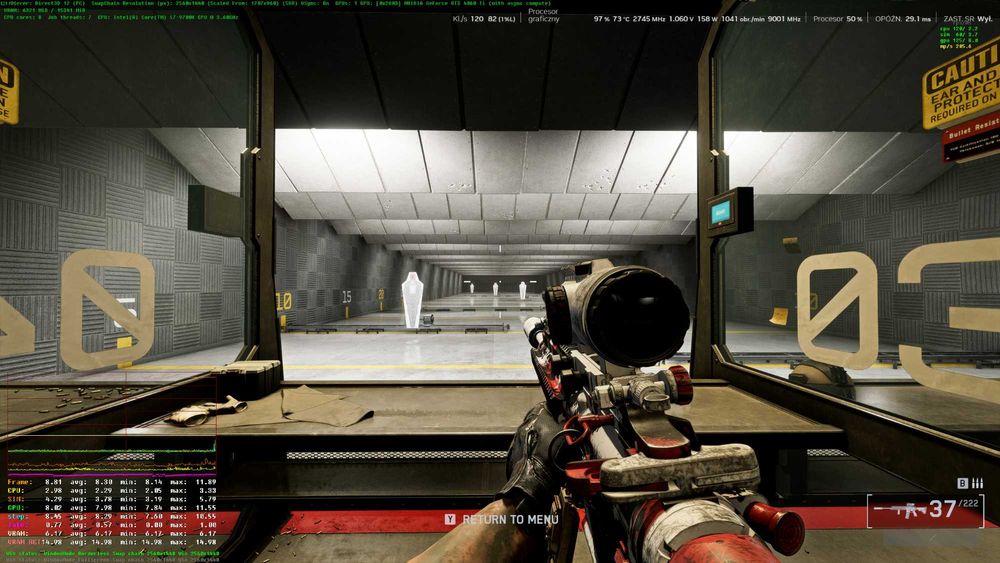Click the equipped rifle weapon icon
The image size is (1000, 563).
click(x=896, y=511)
